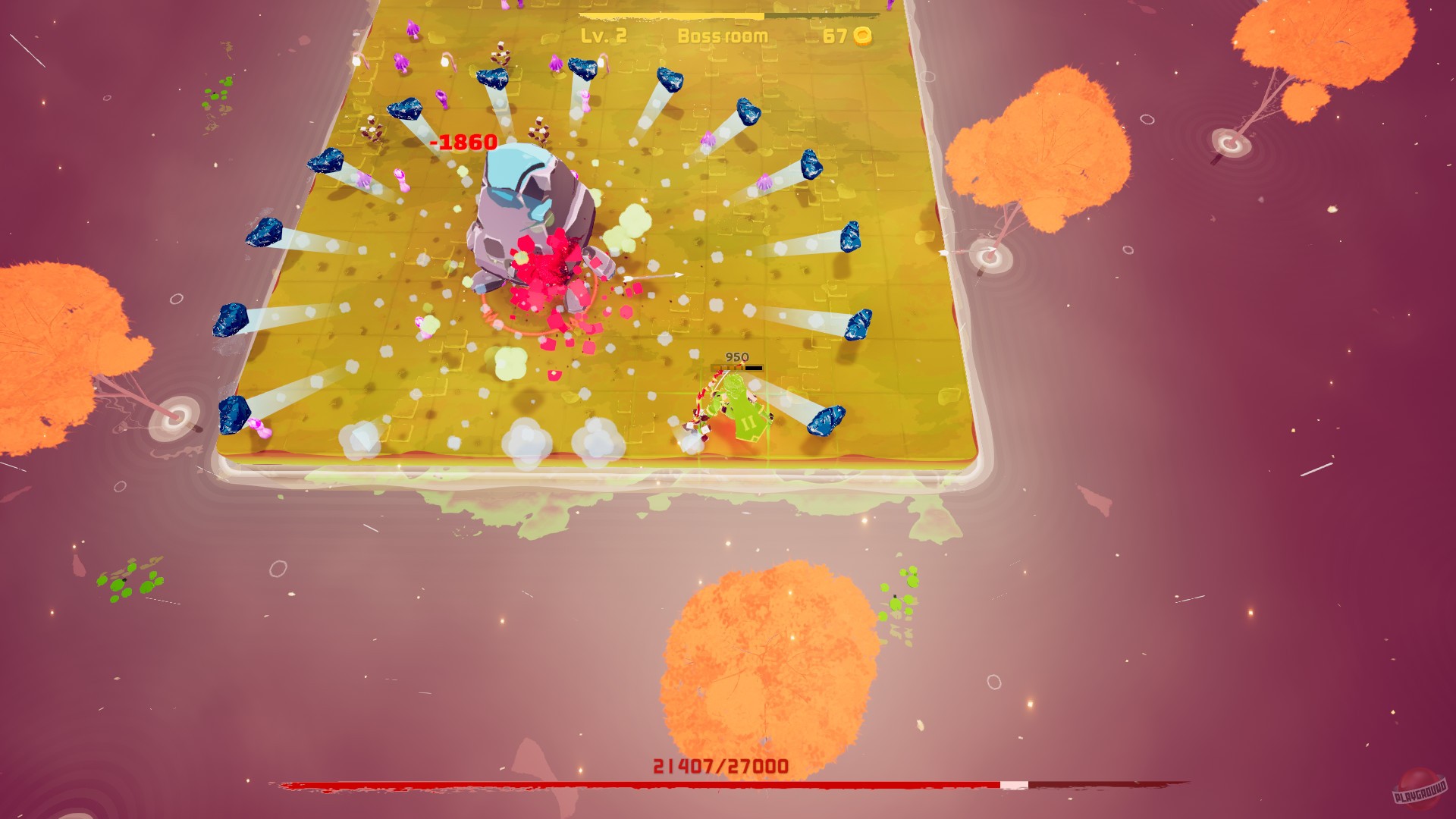Viewport: 1456px width, 819px height.
Task: Click the gold coin icon near counter 67
Action: pos(864,34)
